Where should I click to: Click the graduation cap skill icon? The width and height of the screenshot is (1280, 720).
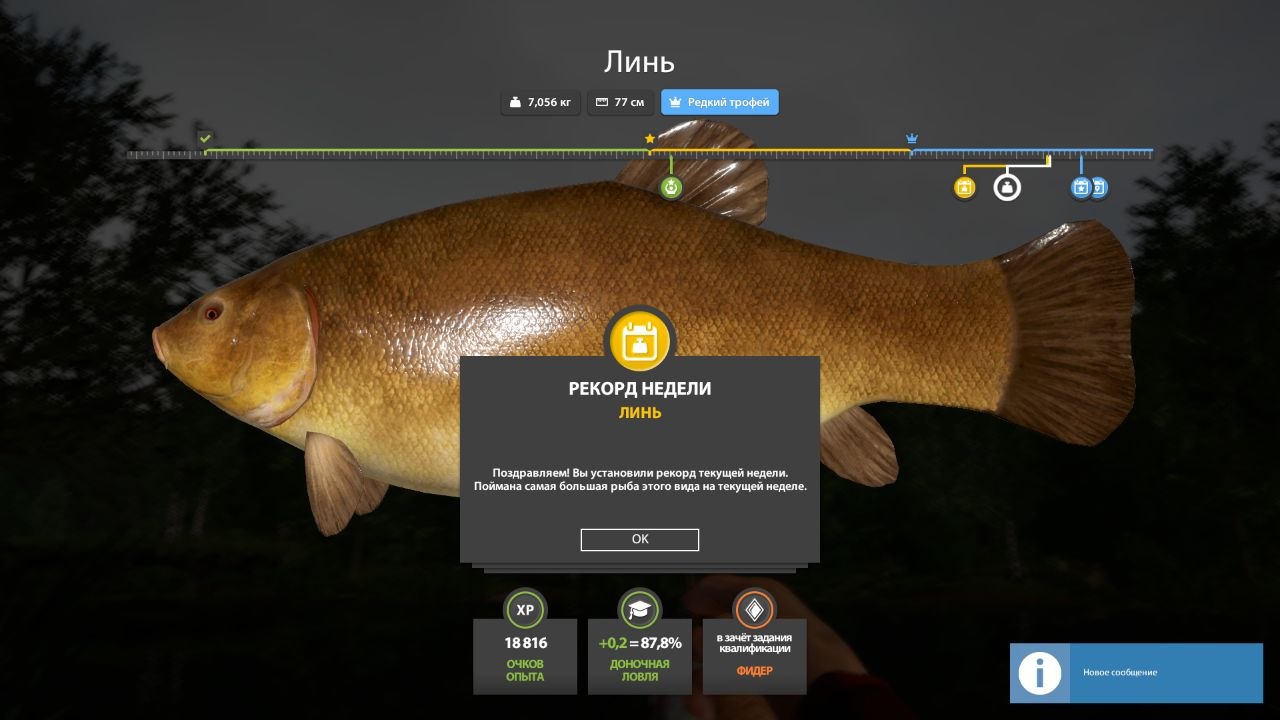tap(639, 610)
